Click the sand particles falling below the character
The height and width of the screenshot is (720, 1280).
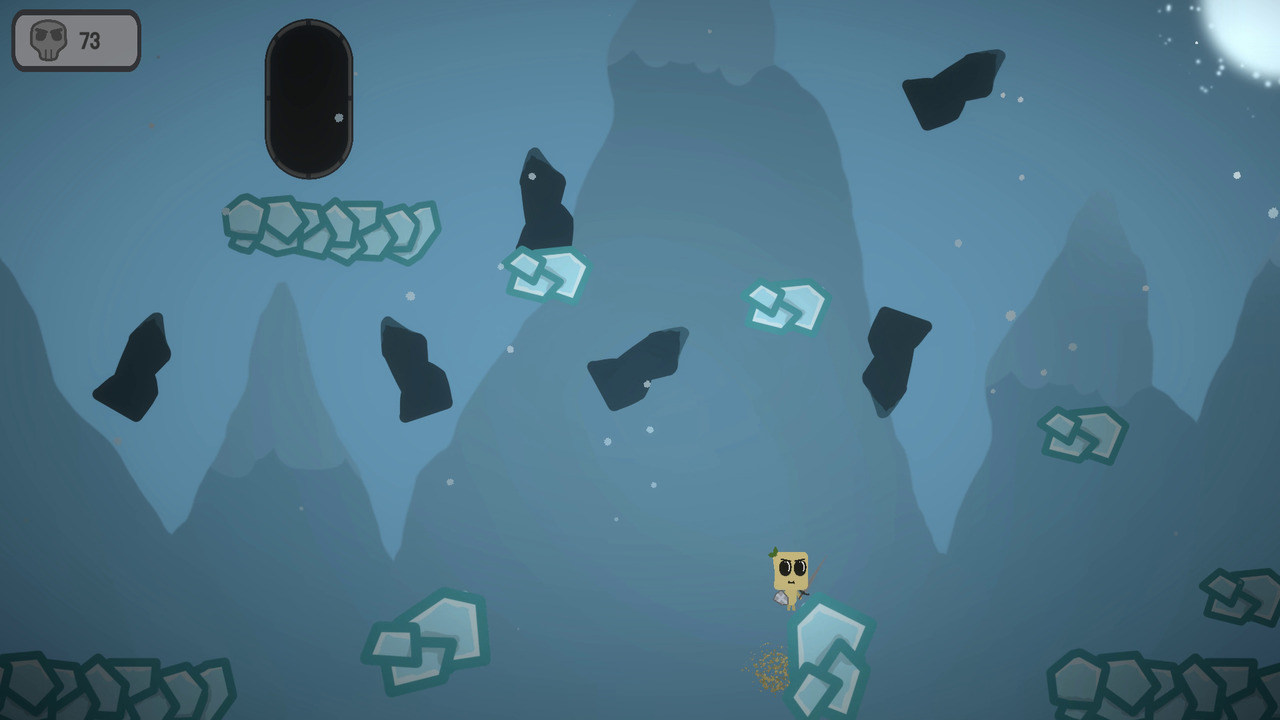pyautogui.click(x=770, y=670)
